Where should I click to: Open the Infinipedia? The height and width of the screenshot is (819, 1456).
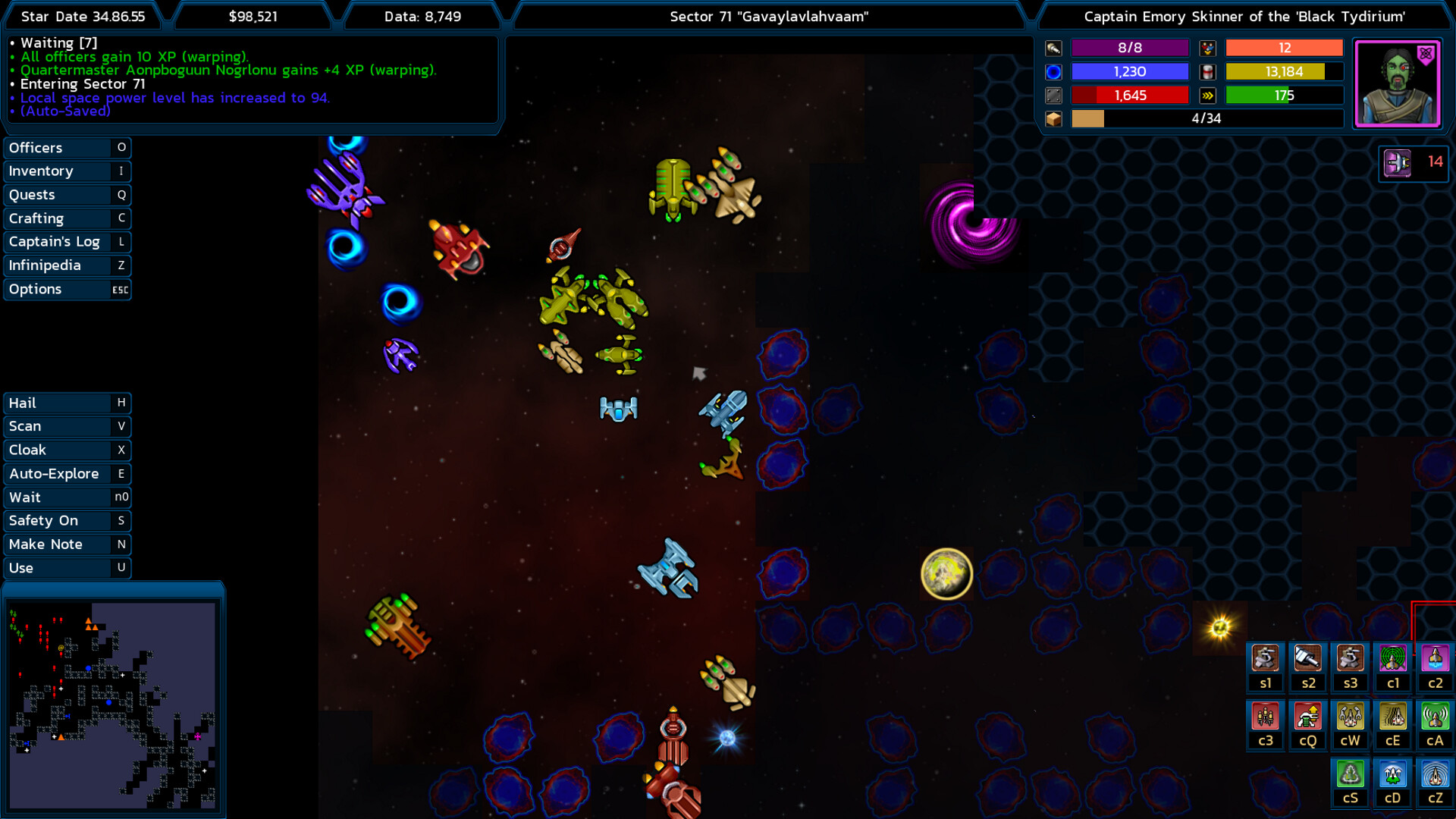click(67, 265)
